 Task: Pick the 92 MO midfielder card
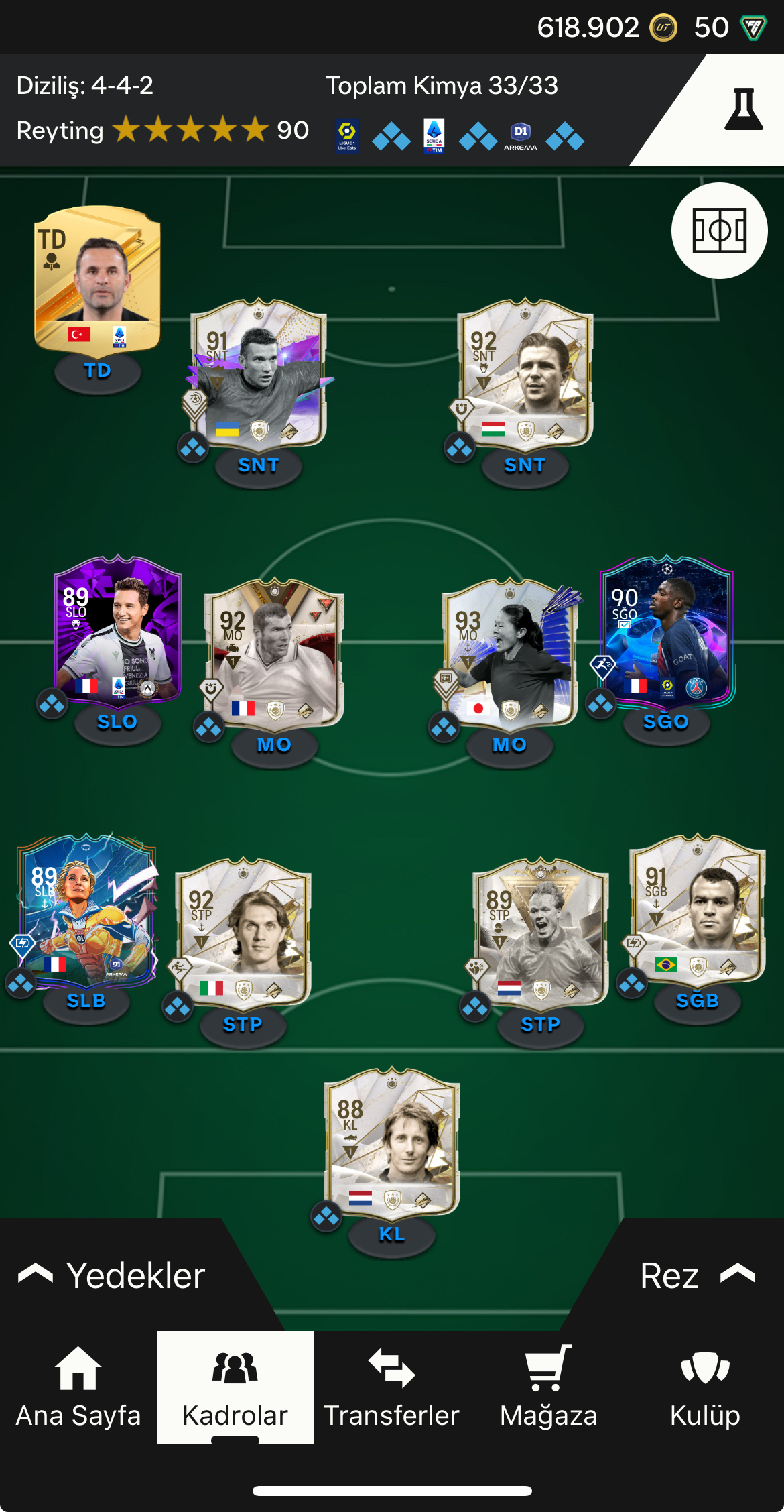click(x=275, y=653)
